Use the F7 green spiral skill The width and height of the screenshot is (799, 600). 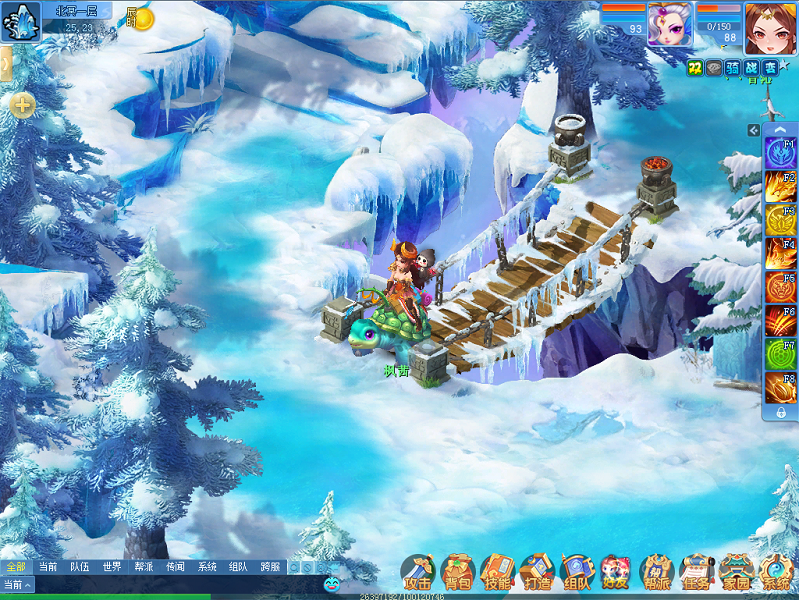pyautogui.click(x=780, y=355)
